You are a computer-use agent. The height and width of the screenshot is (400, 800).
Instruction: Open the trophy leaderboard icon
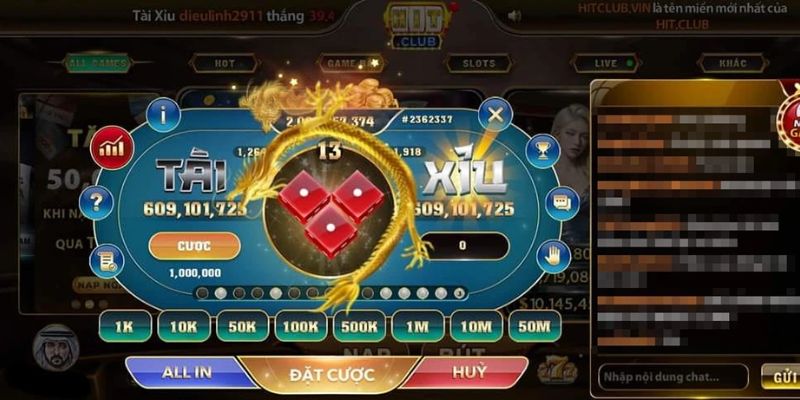(x=543, y=150)
